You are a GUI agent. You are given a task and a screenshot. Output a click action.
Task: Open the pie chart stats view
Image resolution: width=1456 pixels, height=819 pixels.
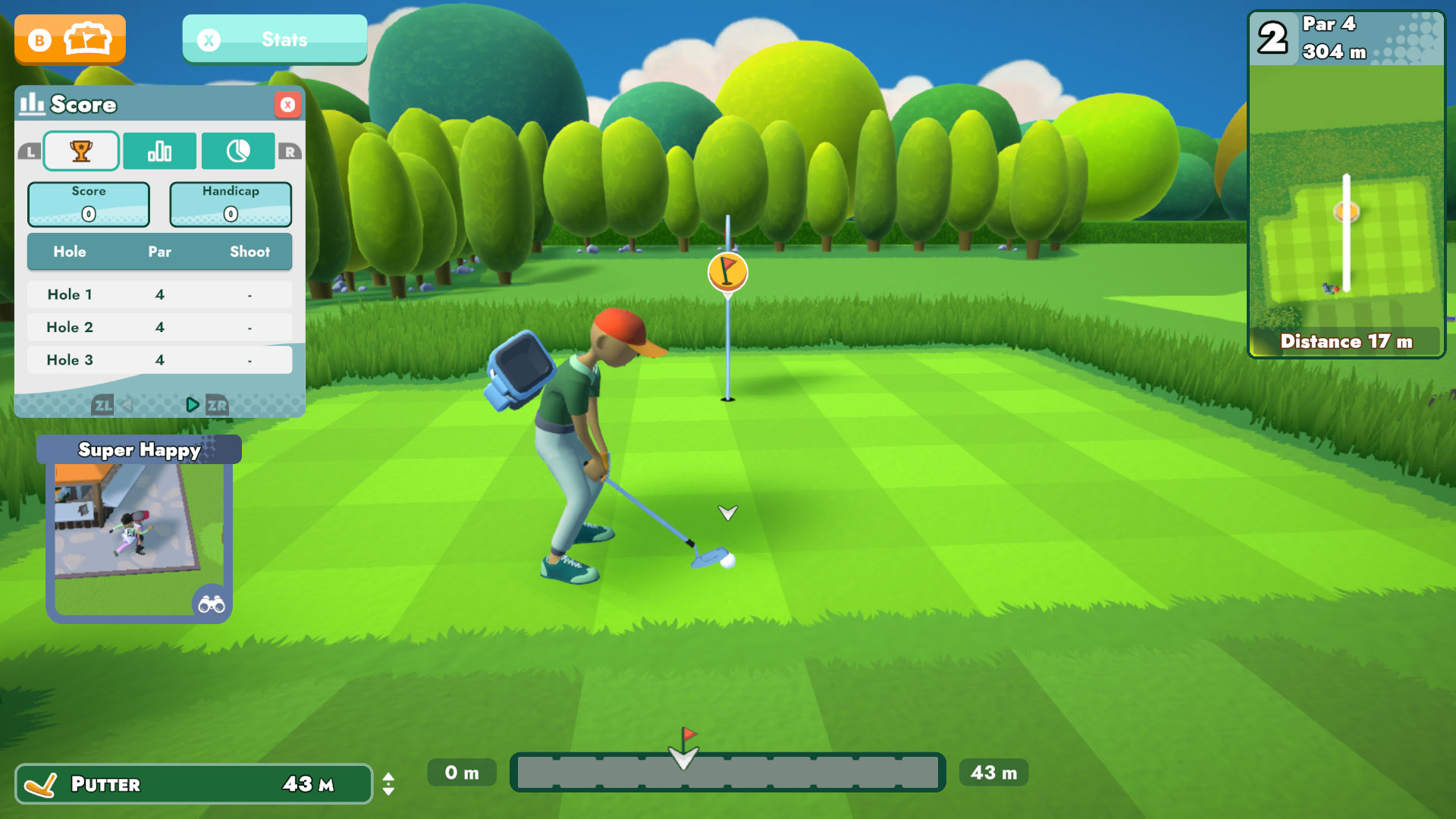tap(238, 151)
